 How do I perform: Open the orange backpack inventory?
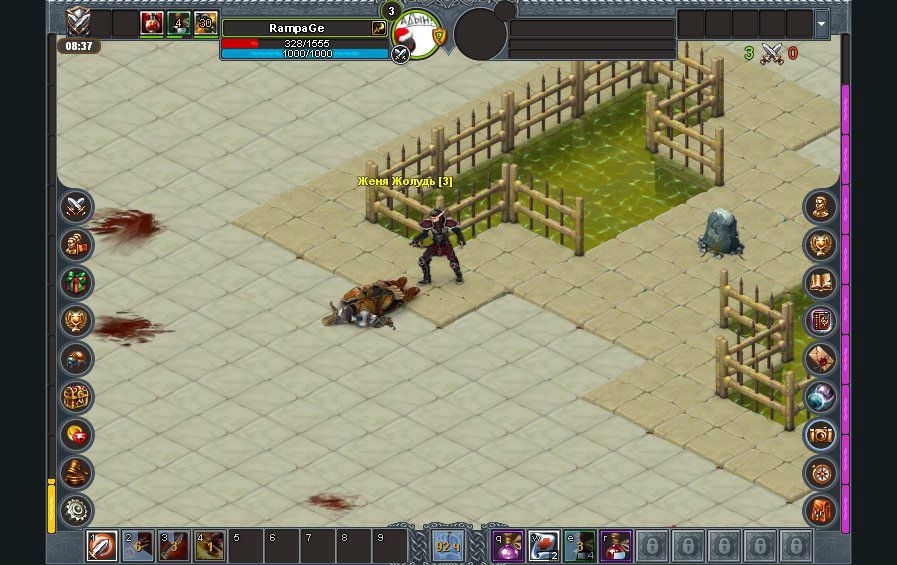point(820,510)
